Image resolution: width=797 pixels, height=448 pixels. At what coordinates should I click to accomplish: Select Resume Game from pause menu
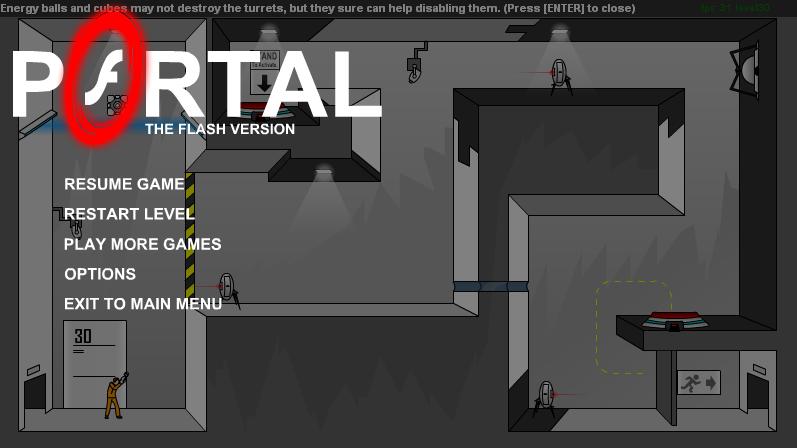(124, 184)
